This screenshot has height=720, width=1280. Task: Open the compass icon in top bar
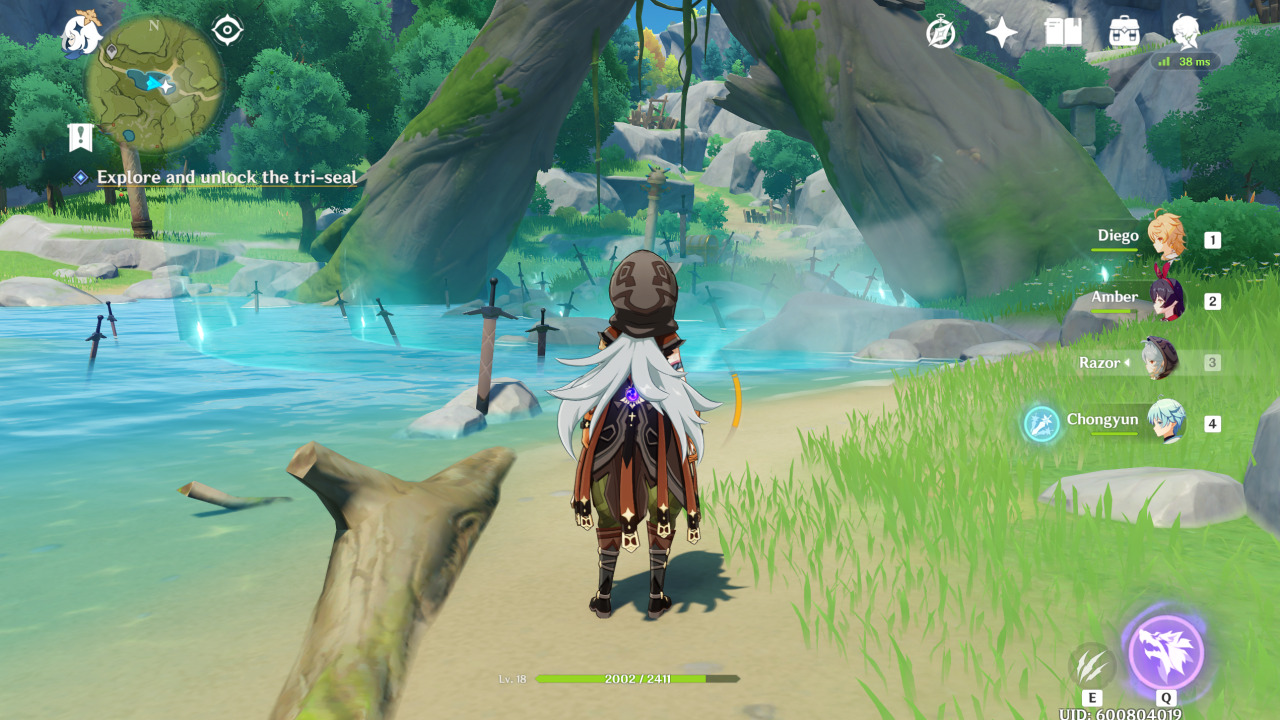[x=940, y=33]
